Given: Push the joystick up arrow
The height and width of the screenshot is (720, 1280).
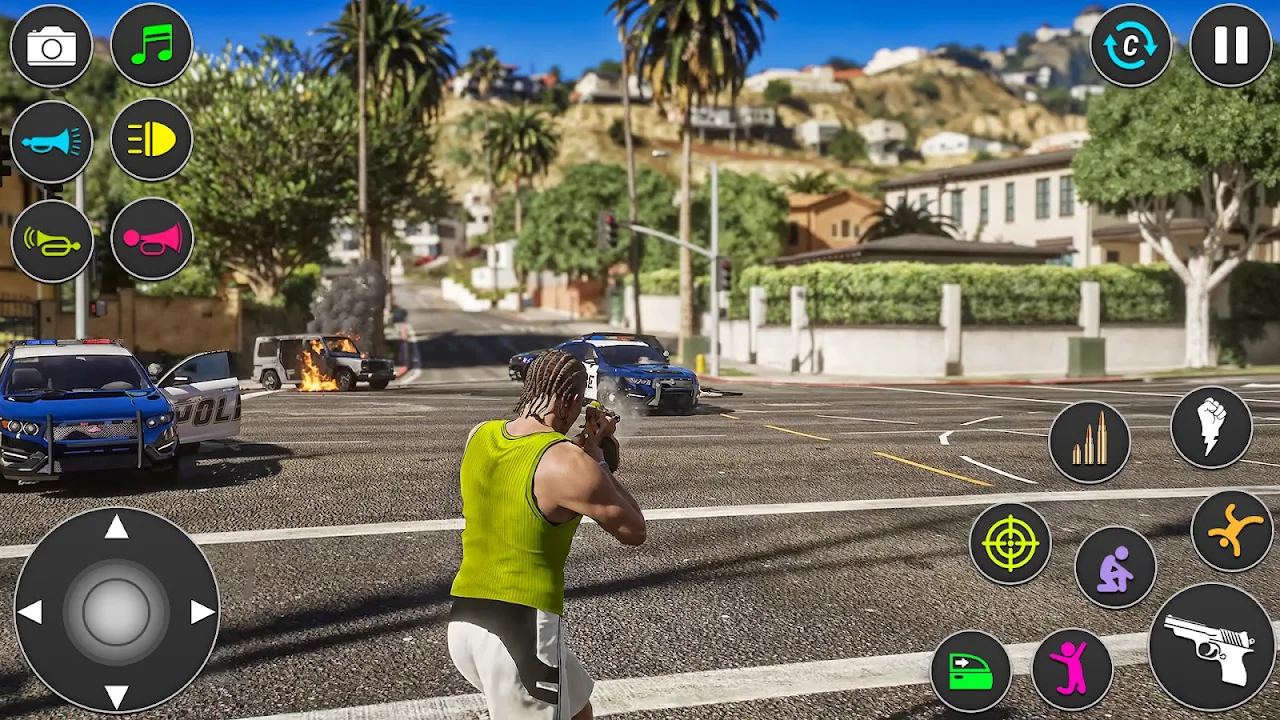Looking at the screenshot, I should pos(117,527).
